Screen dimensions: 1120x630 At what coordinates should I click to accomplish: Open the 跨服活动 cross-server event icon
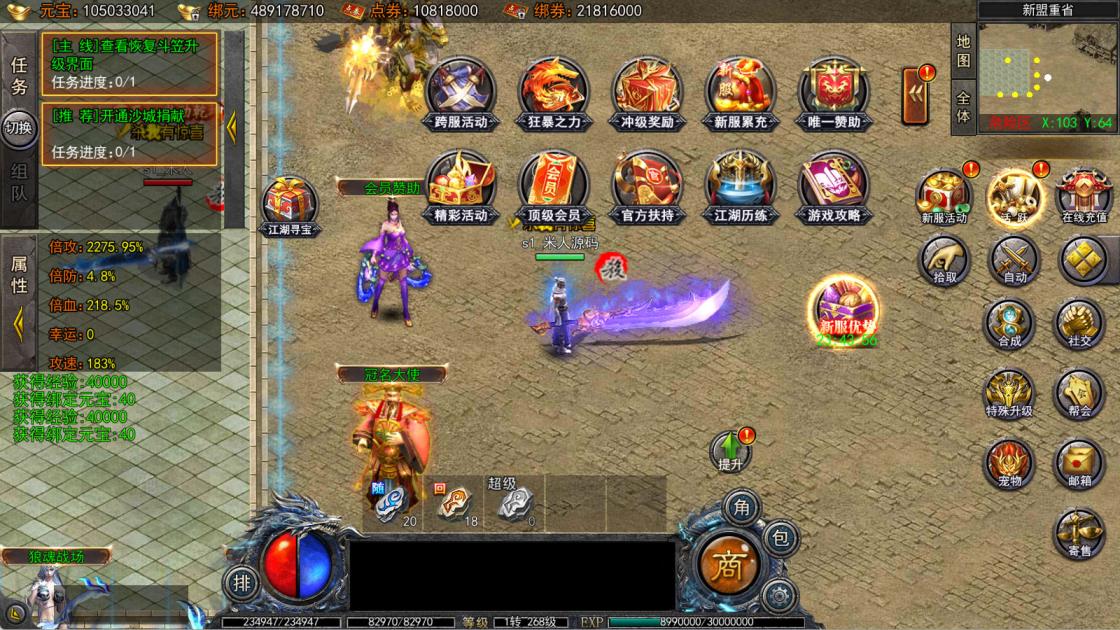pyautogui.click(x=461, y=94)
